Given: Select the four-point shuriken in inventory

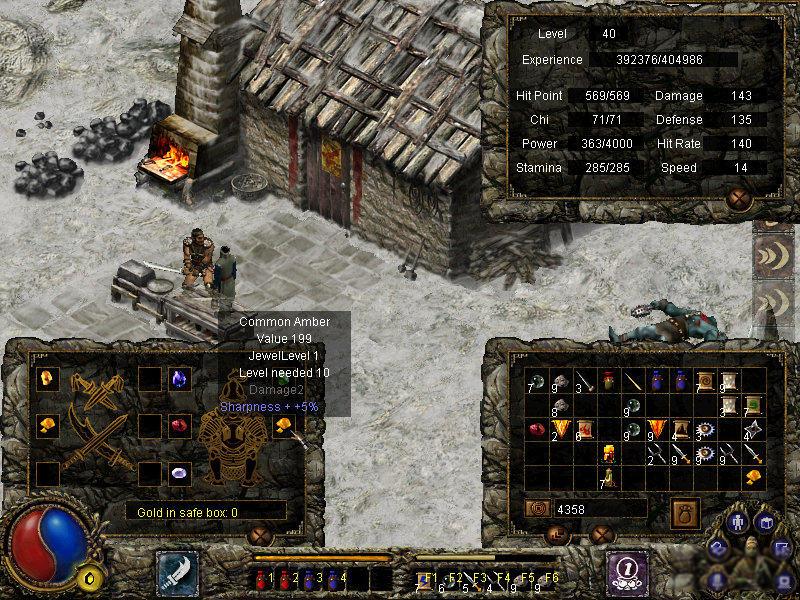Looking at the screenshot, I should pos(754,429).
